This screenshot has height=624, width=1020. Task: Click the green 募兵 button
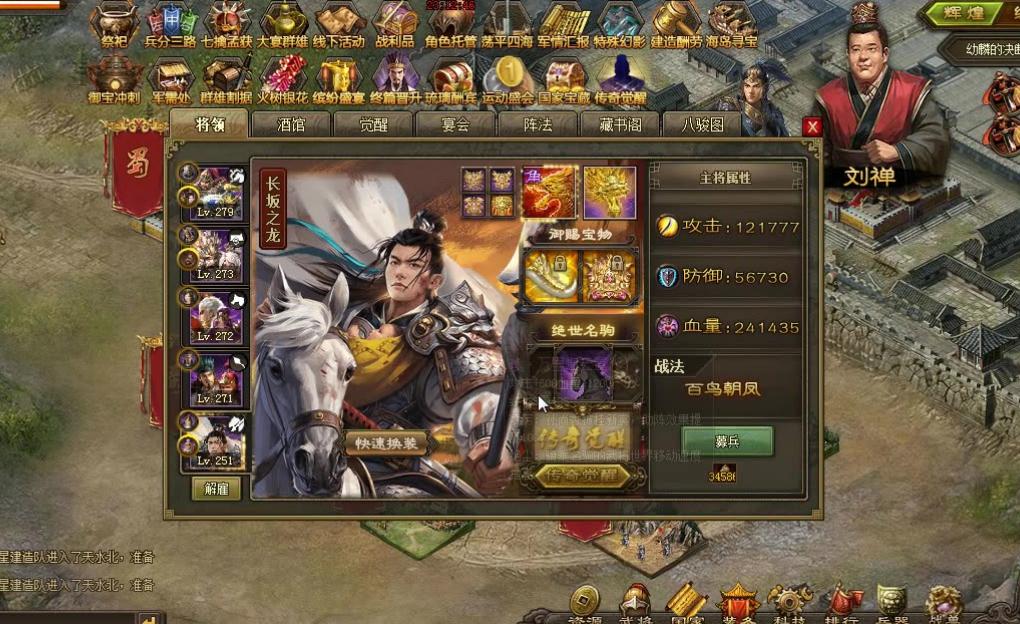coord(727,441)
